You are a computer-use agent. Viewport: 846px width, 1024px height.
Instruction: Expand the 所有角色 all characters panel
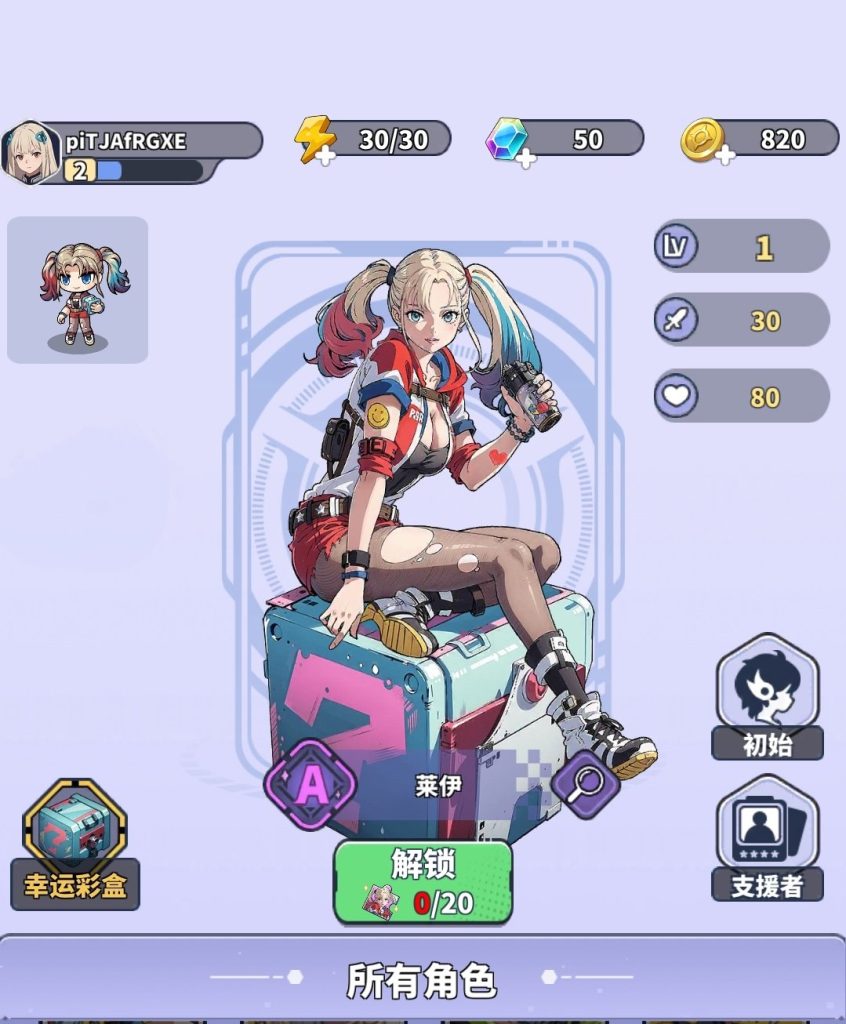coord(422,979)
